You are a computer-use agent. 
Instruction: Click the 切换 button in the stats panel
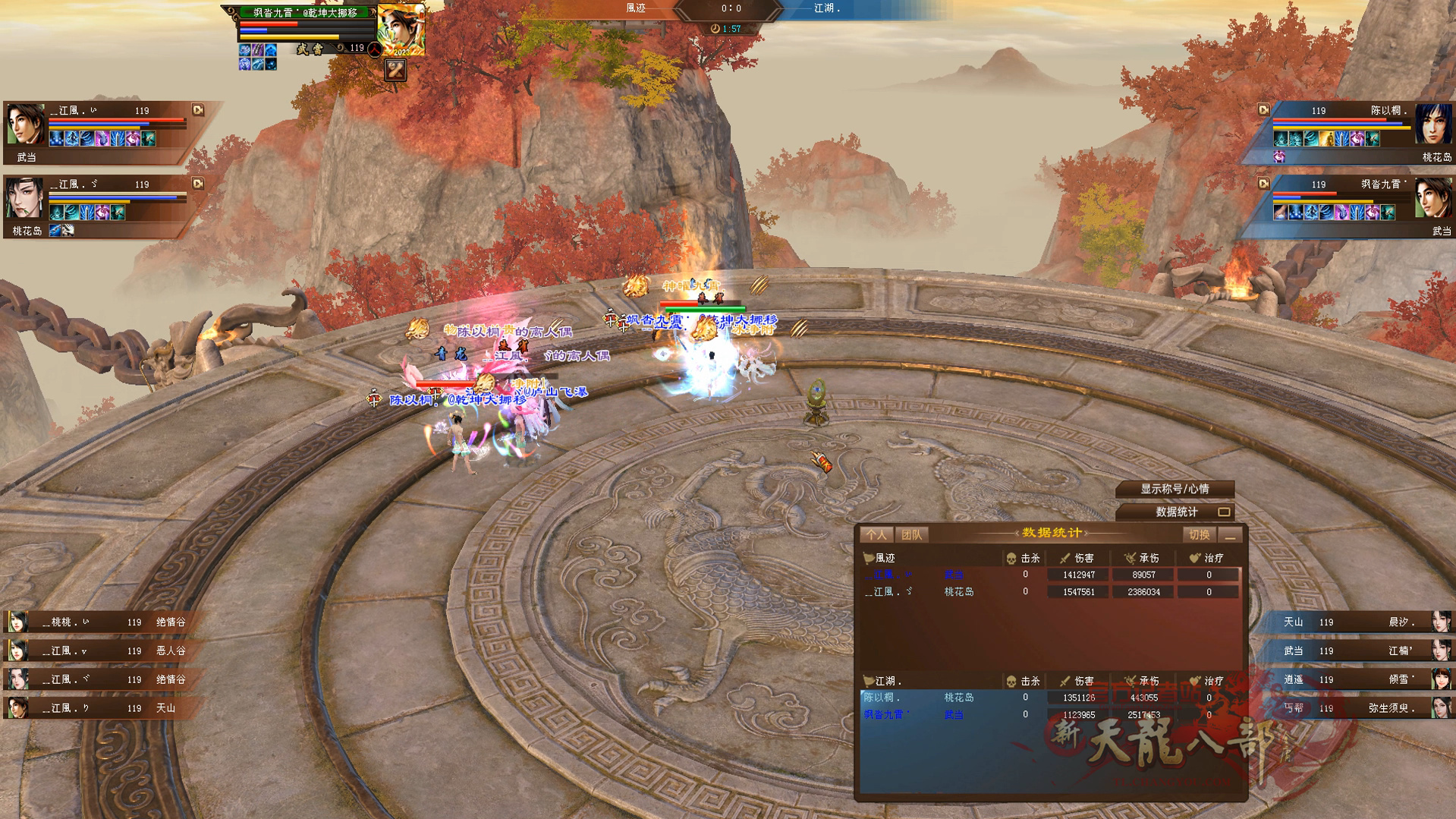coord(1199,535)
